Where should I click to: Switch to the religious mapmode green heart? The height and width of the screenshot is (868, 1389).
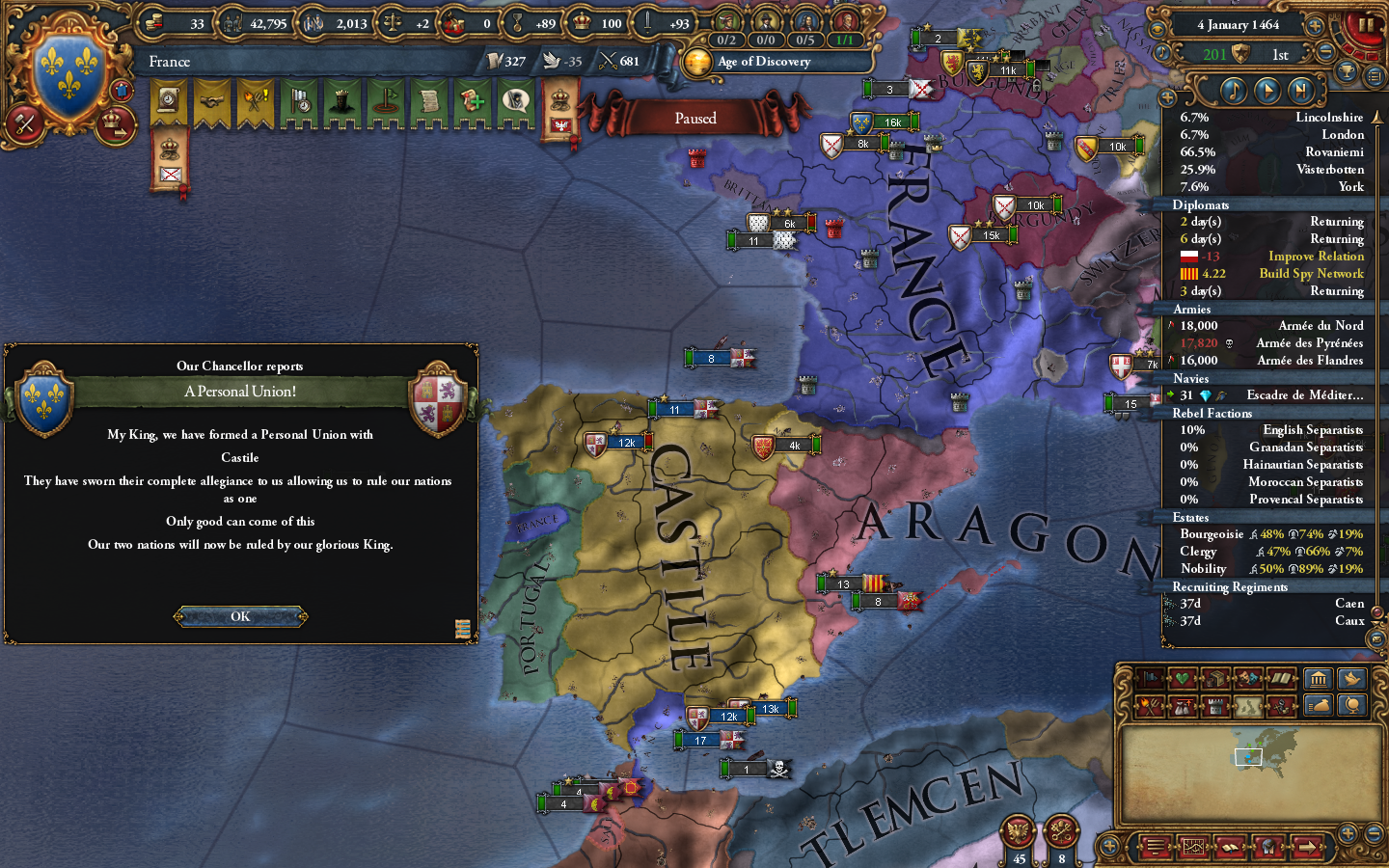pos(1185,678)
